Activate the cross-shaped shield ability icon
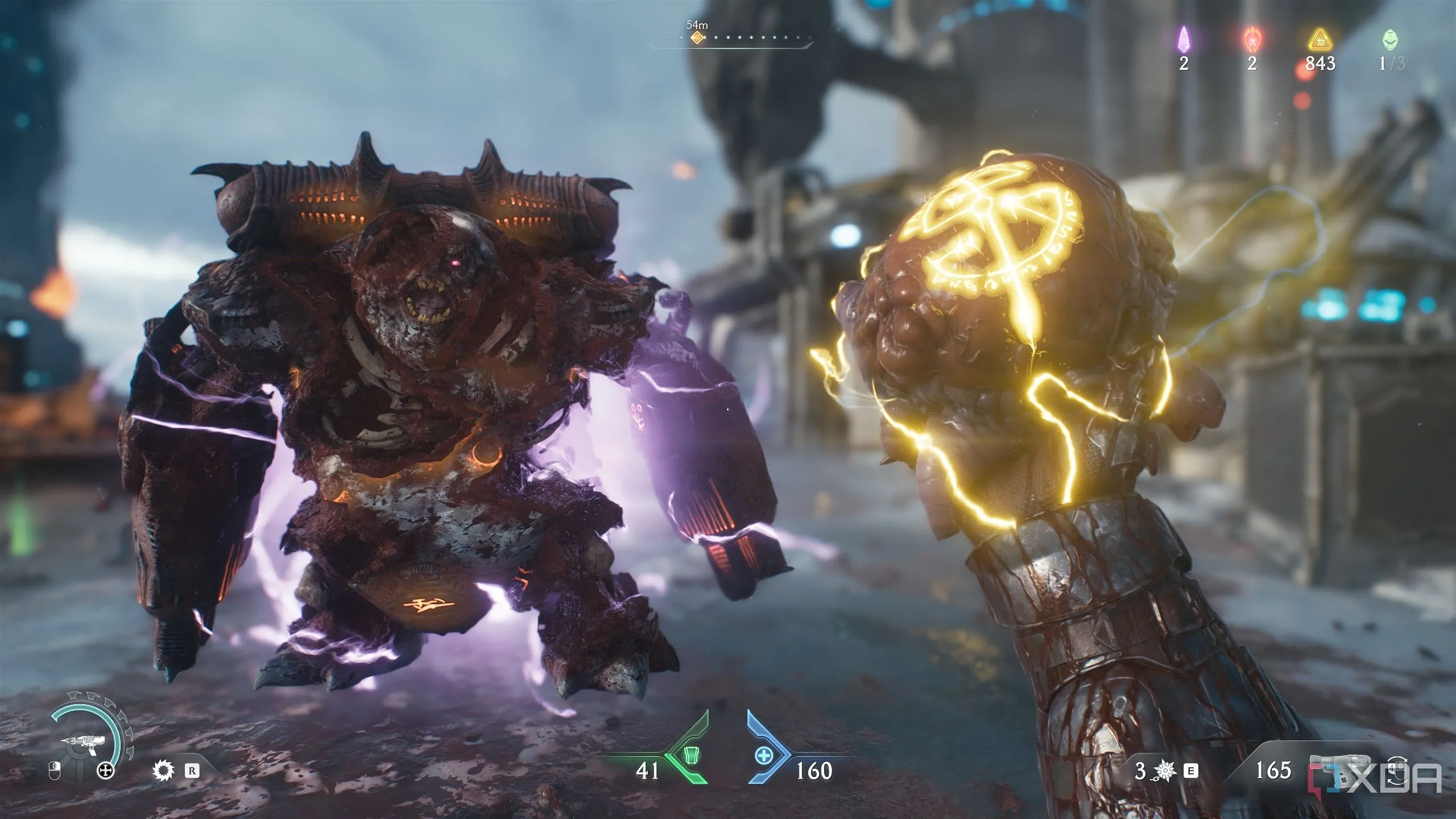The height and width of the screenshot is (819, 1456). point(106,771)
